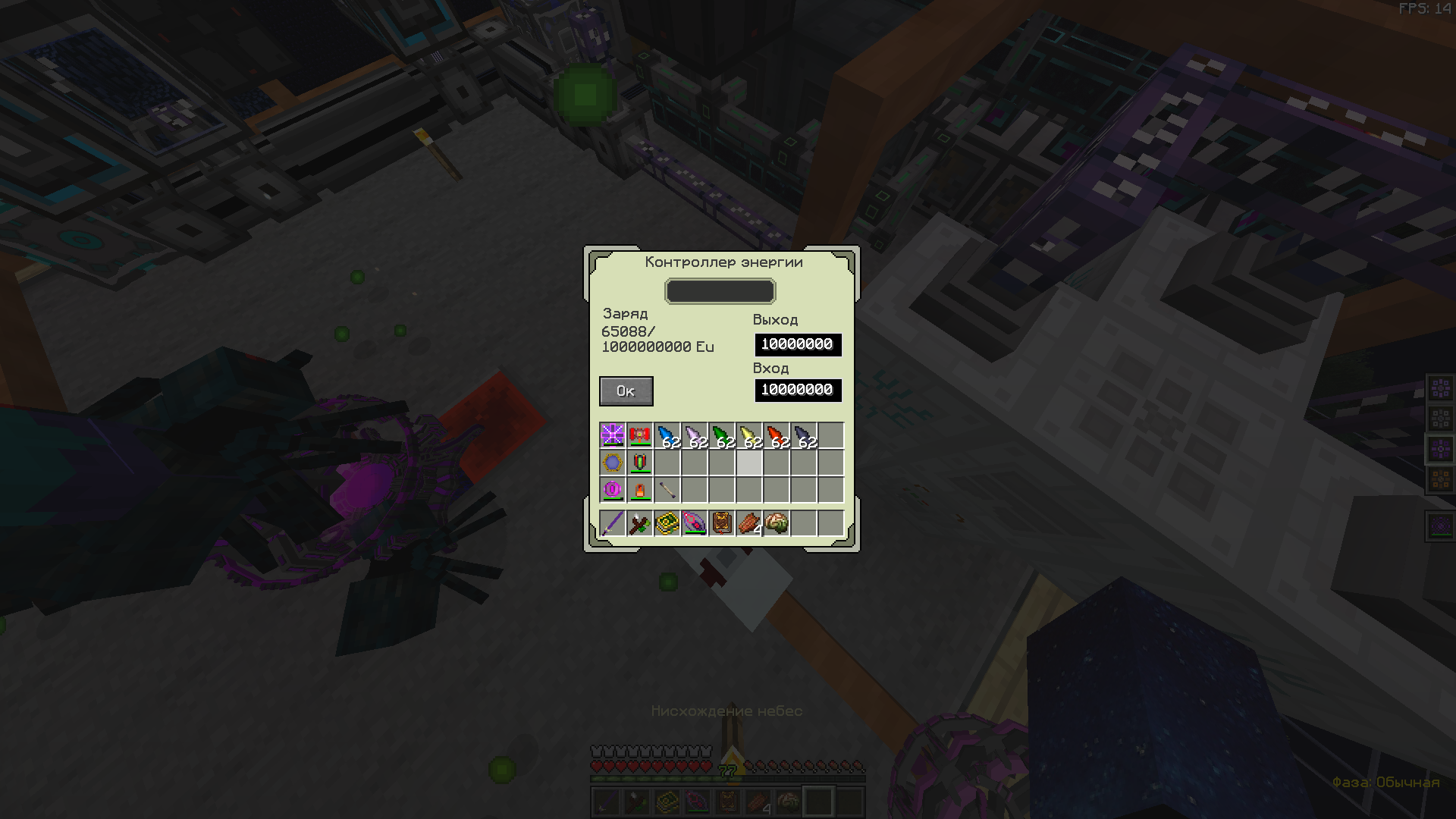Image resolution: width=1456 pixels, height=819 pixels.
Task: Select the Выход output value field
Action: click(x=798, y=344)
